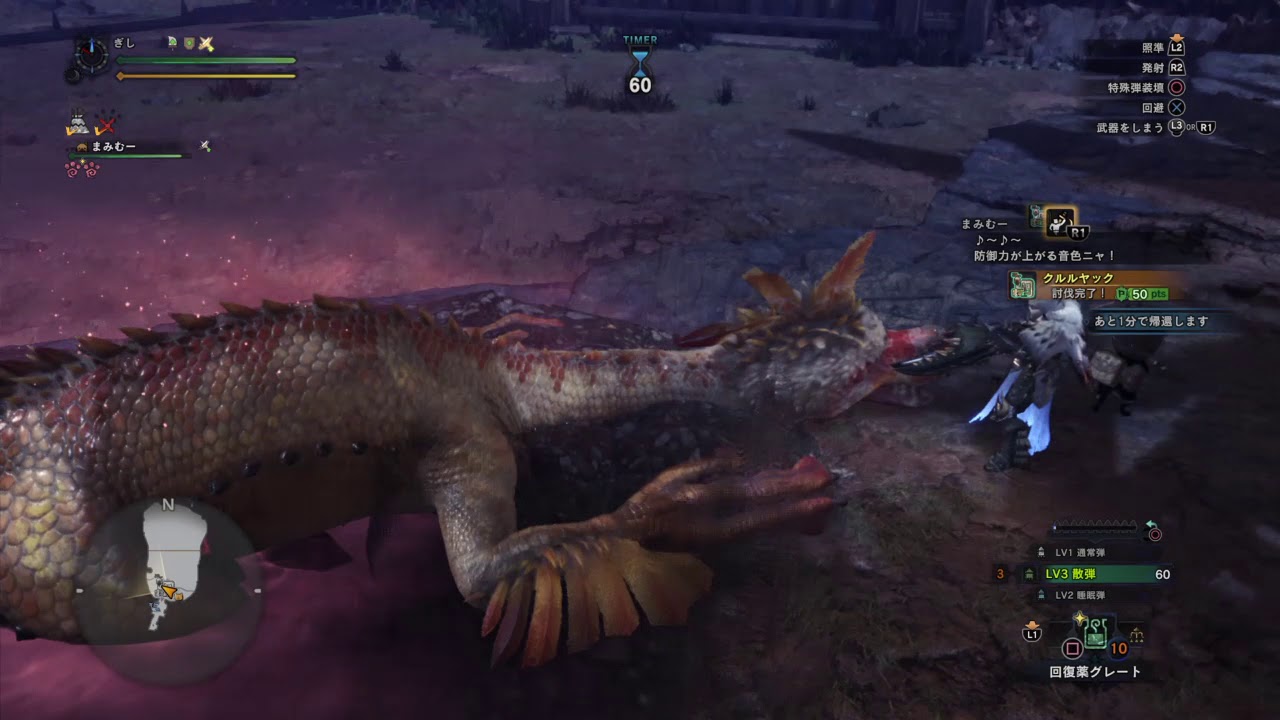Click the red X Palico status icon

[x=104, y=123]
